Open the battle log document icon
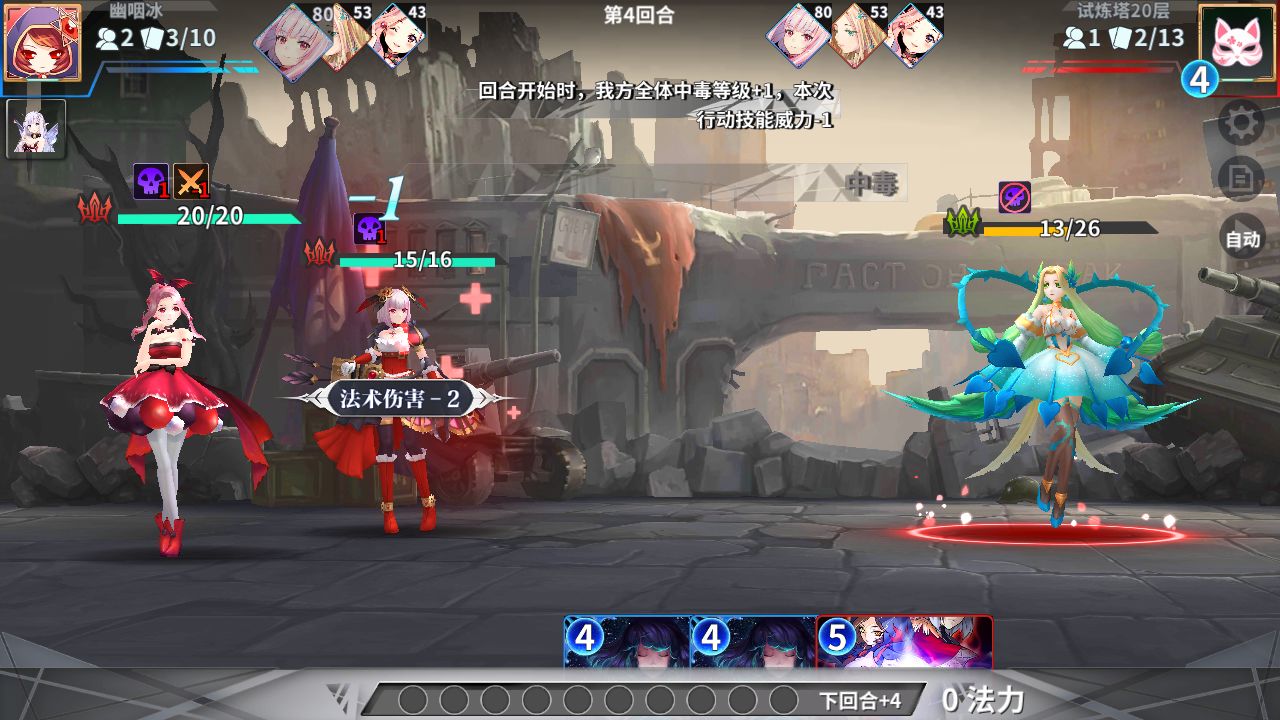This screenshot has width=1280, height=720. pos(1242,180)
